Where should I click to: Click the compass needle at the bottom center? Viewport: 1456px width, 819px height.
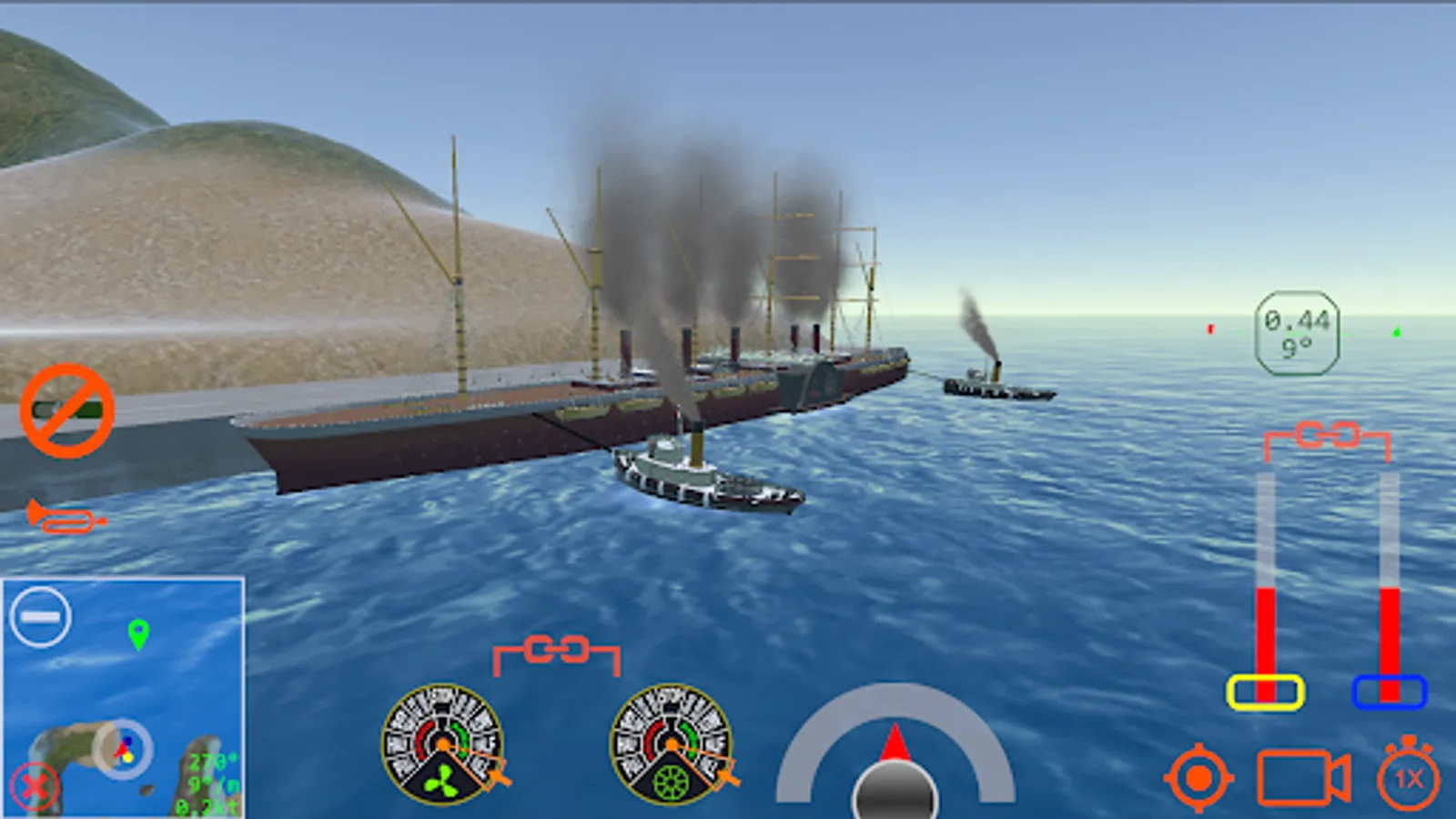[895, 742]
